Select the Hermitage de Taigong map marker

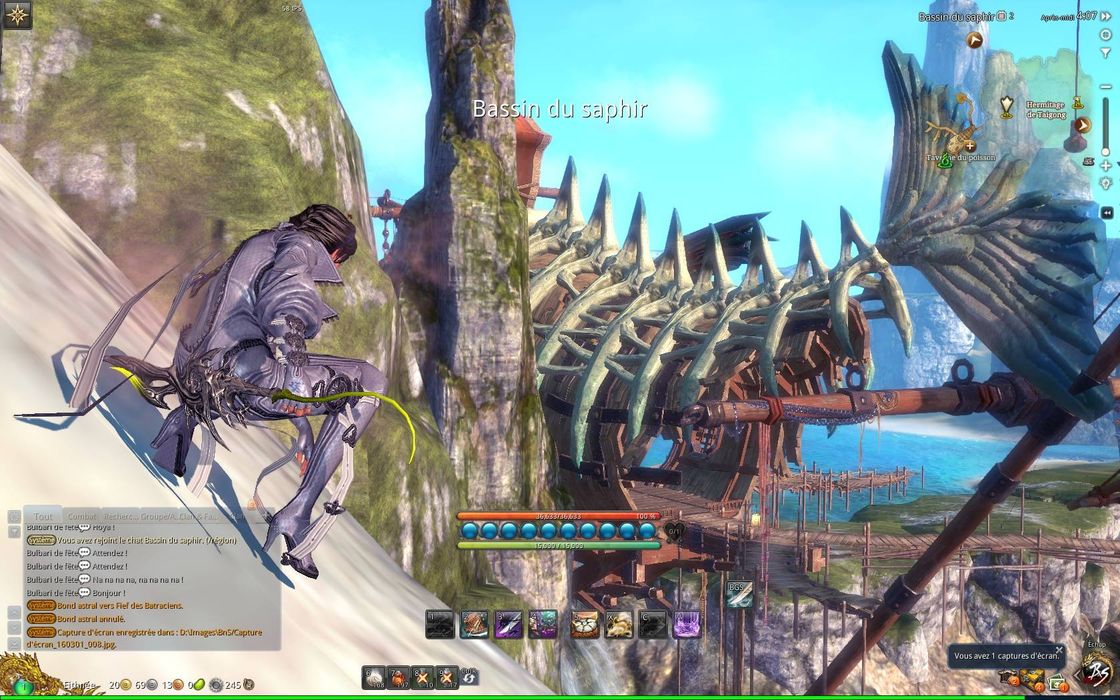point(1007,103)
